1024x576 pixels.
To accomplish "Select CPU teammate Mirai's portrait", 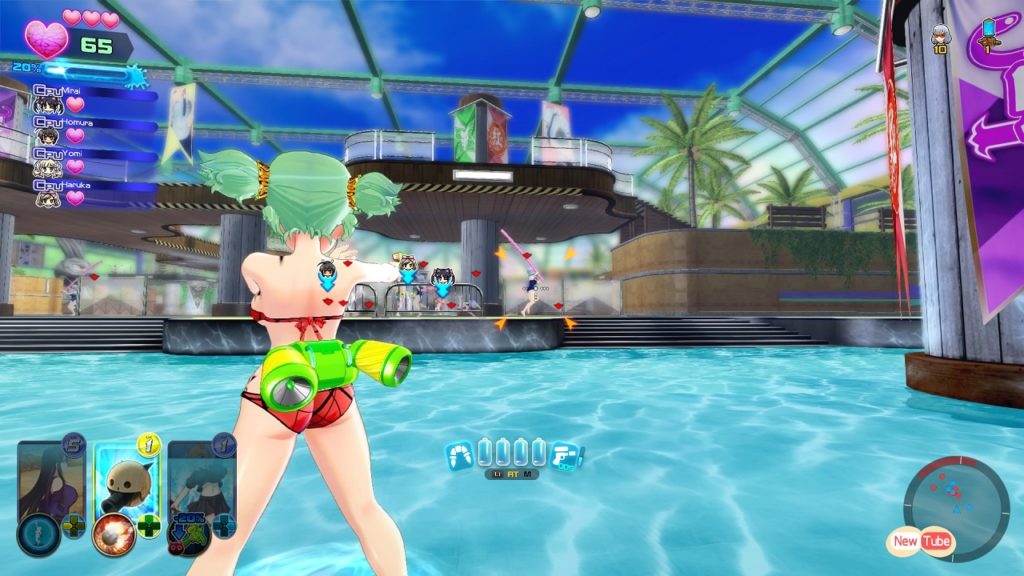I will (x=48, y=105).
